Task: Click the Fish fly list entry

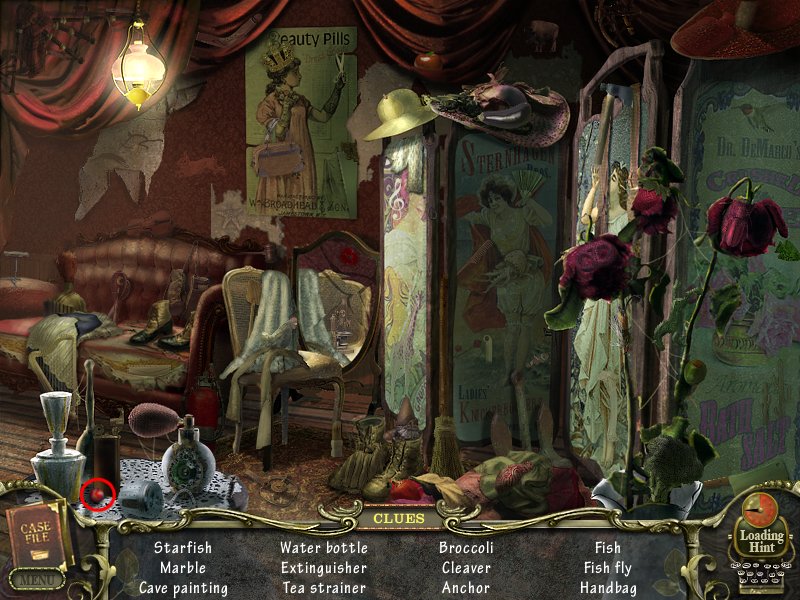Action: tap(608, 568)
